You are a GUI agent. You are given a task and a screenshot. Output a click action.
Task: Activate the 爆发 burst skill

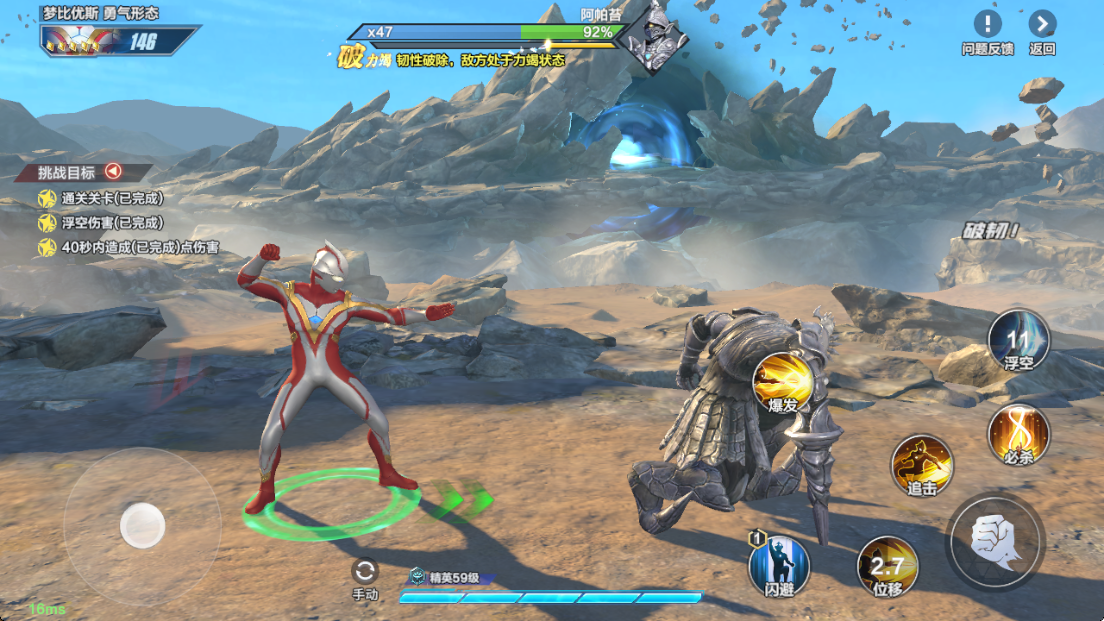[x=782, y=382]
